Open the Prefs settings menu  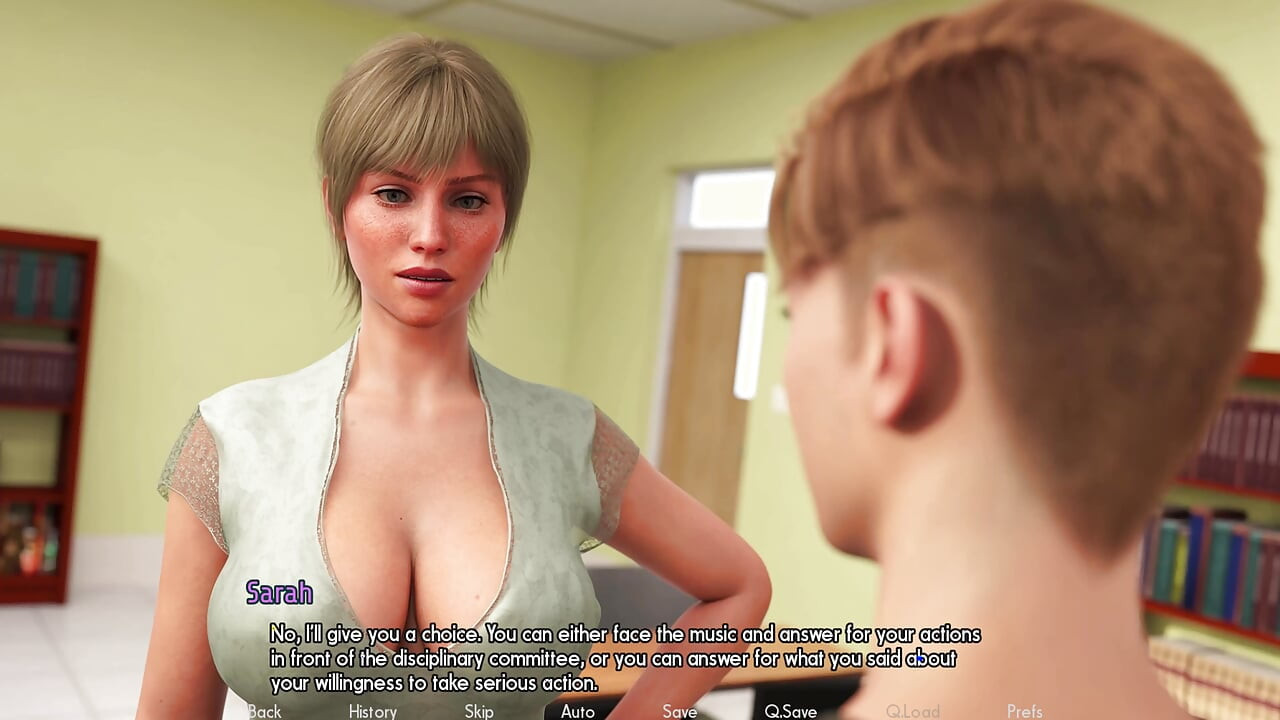[1025, 711]
